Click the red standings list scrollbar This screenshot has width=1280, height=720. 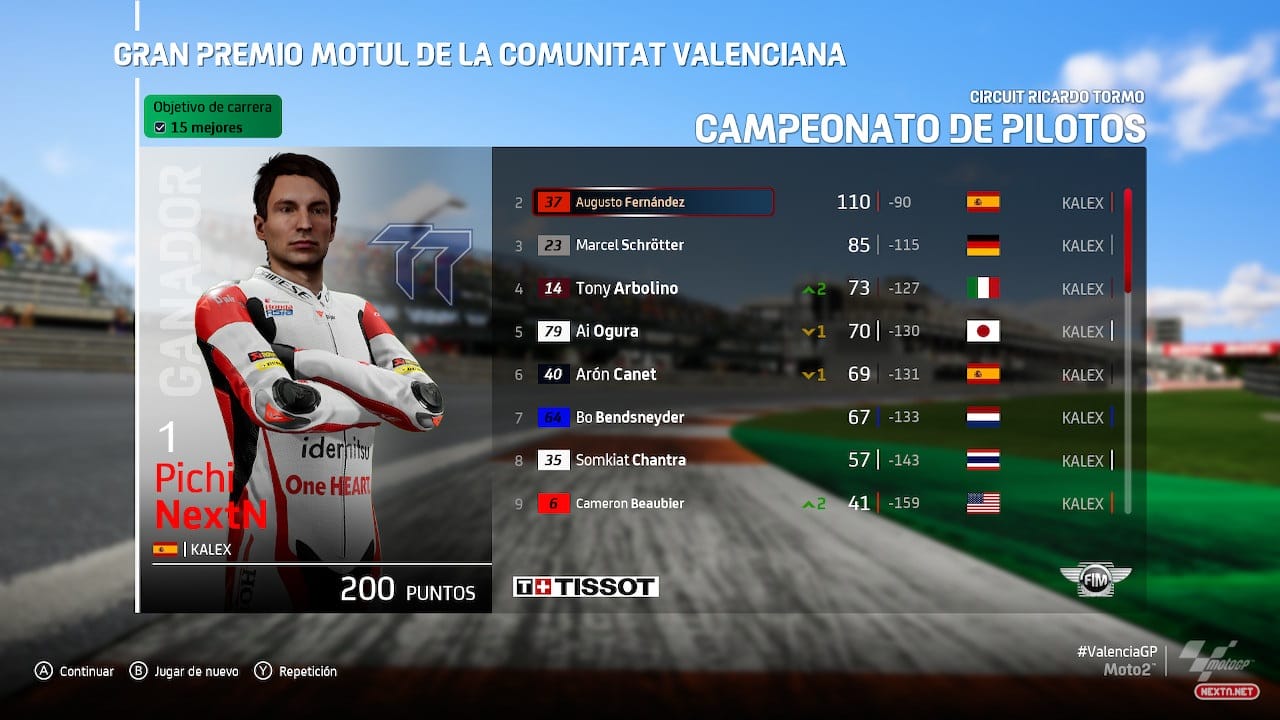point(1128,240)
